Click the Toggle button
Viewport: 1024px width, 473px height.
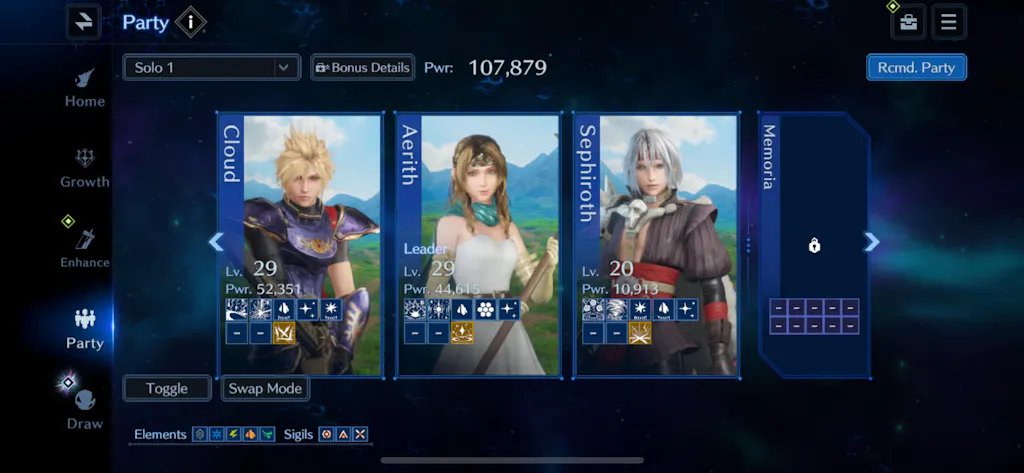(x=167, y=388)
